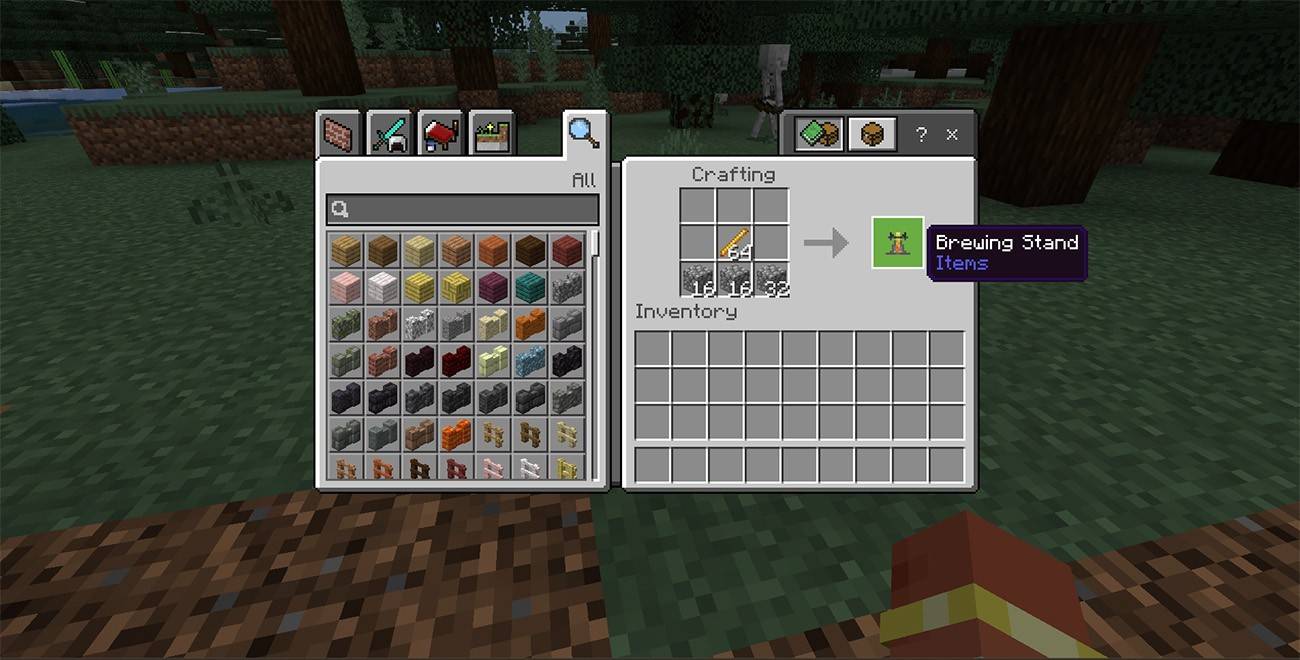
Task: Open the question mark help button
Action: [921, 134]
